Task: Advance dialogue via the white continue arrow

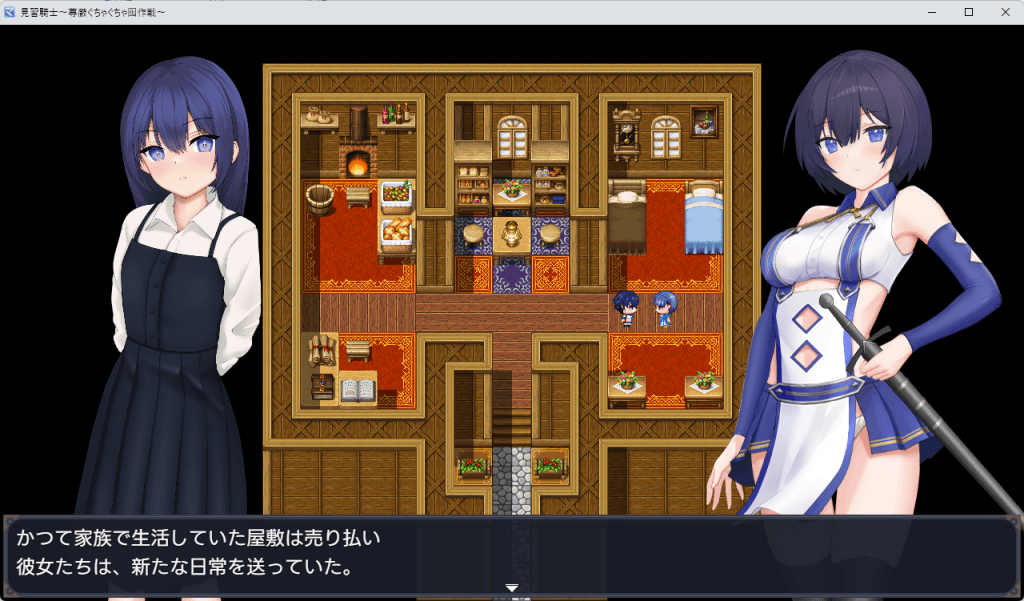Action: tap(512, 588)
